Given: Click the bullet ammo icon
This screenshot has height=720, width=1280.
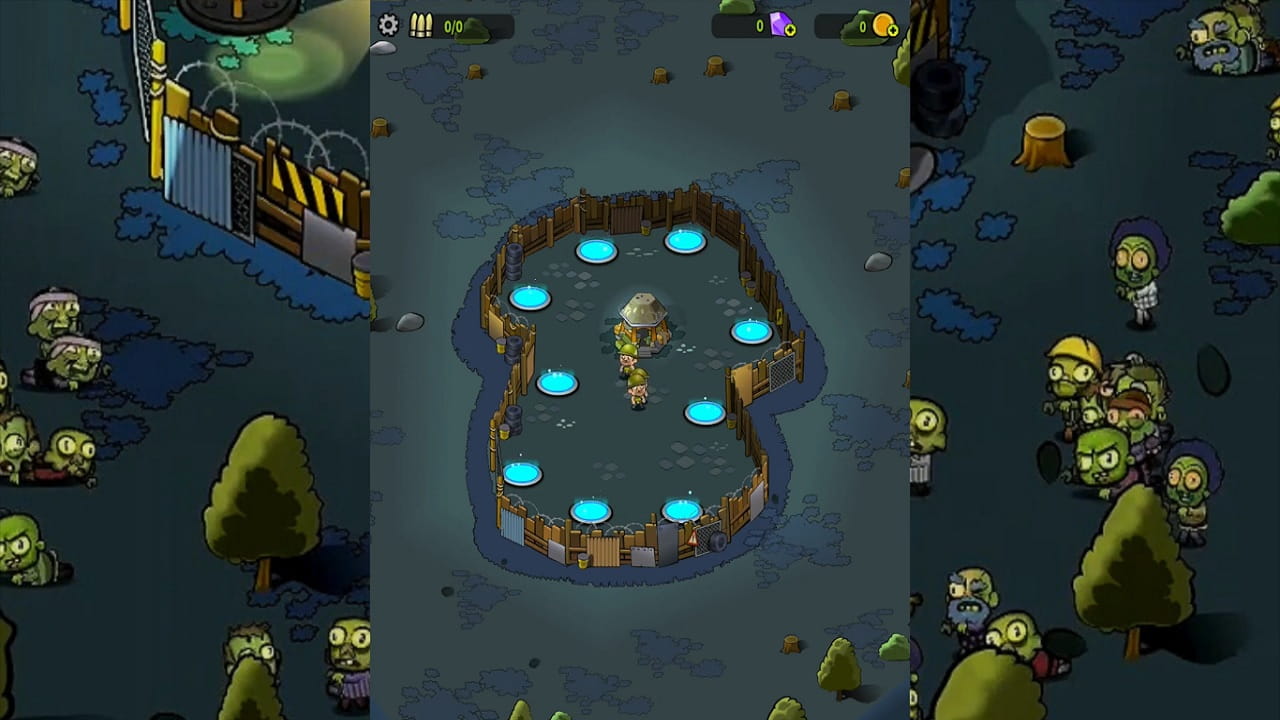Looking at the screenshot, I should coord(423,25).
